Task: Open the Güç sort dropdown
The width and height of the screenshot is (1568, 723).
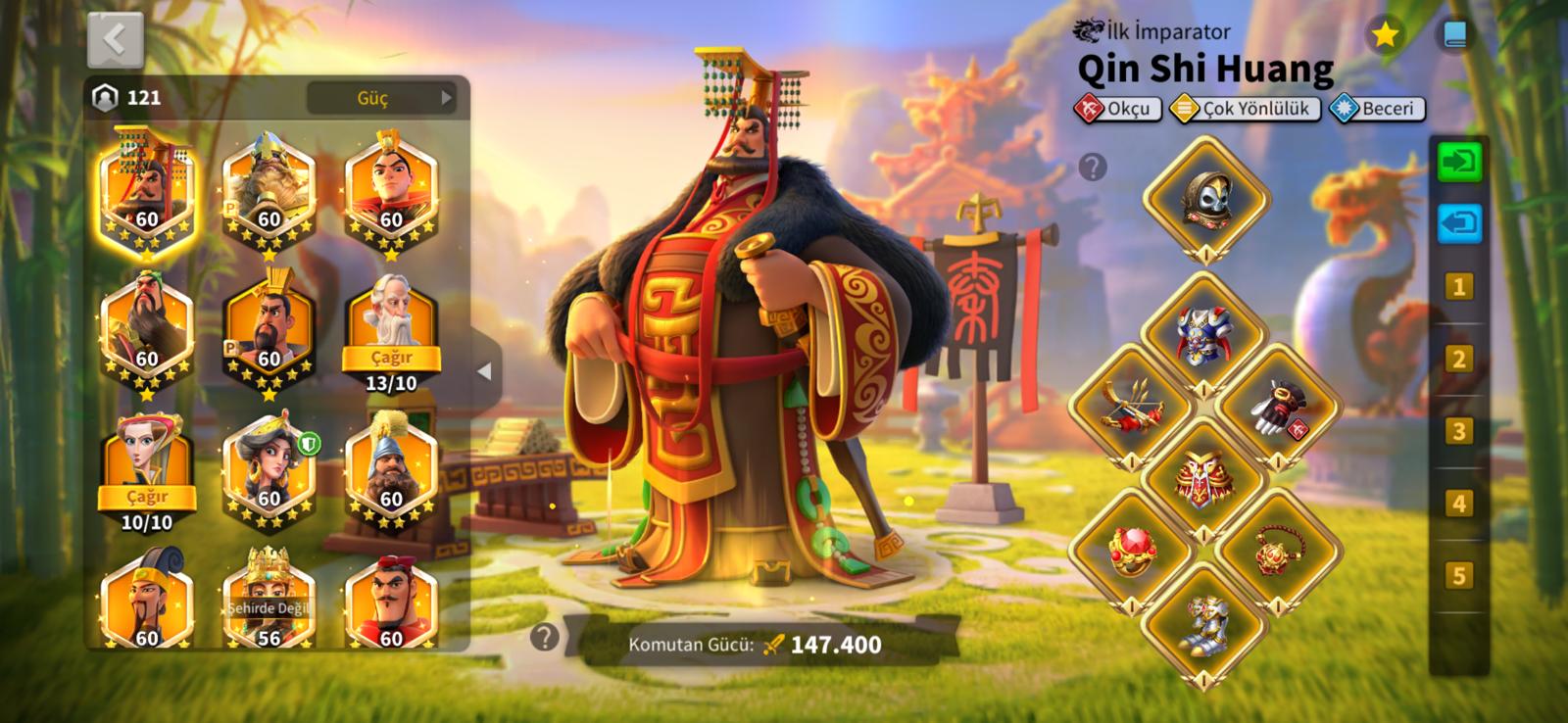Action: point(382,98)
